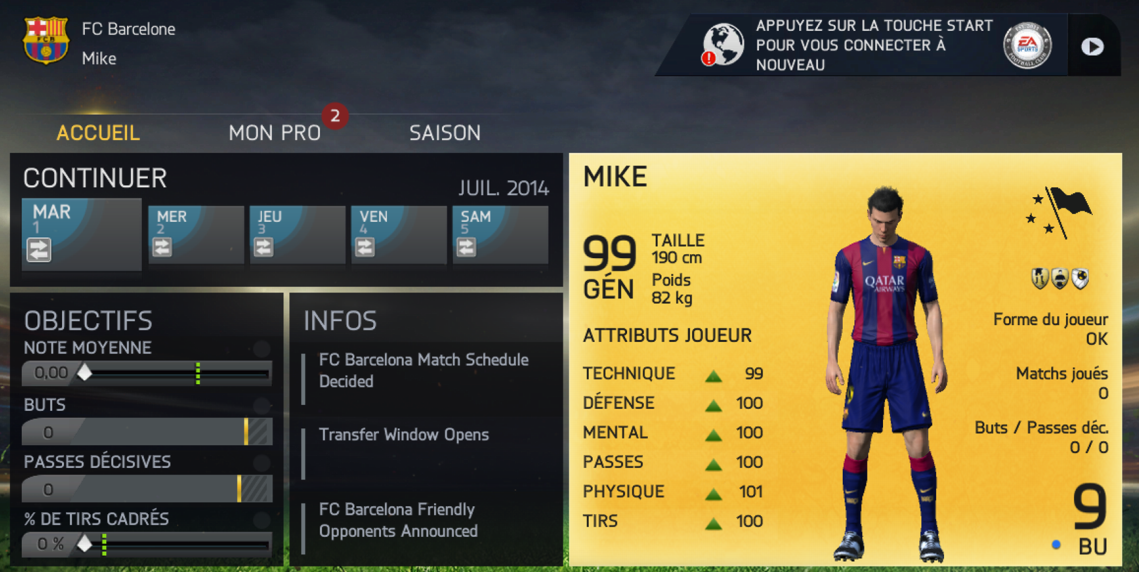Choose the MER 2 calendar day
Viewport: 1139px width, 572px height.
[x=196, y=235]
